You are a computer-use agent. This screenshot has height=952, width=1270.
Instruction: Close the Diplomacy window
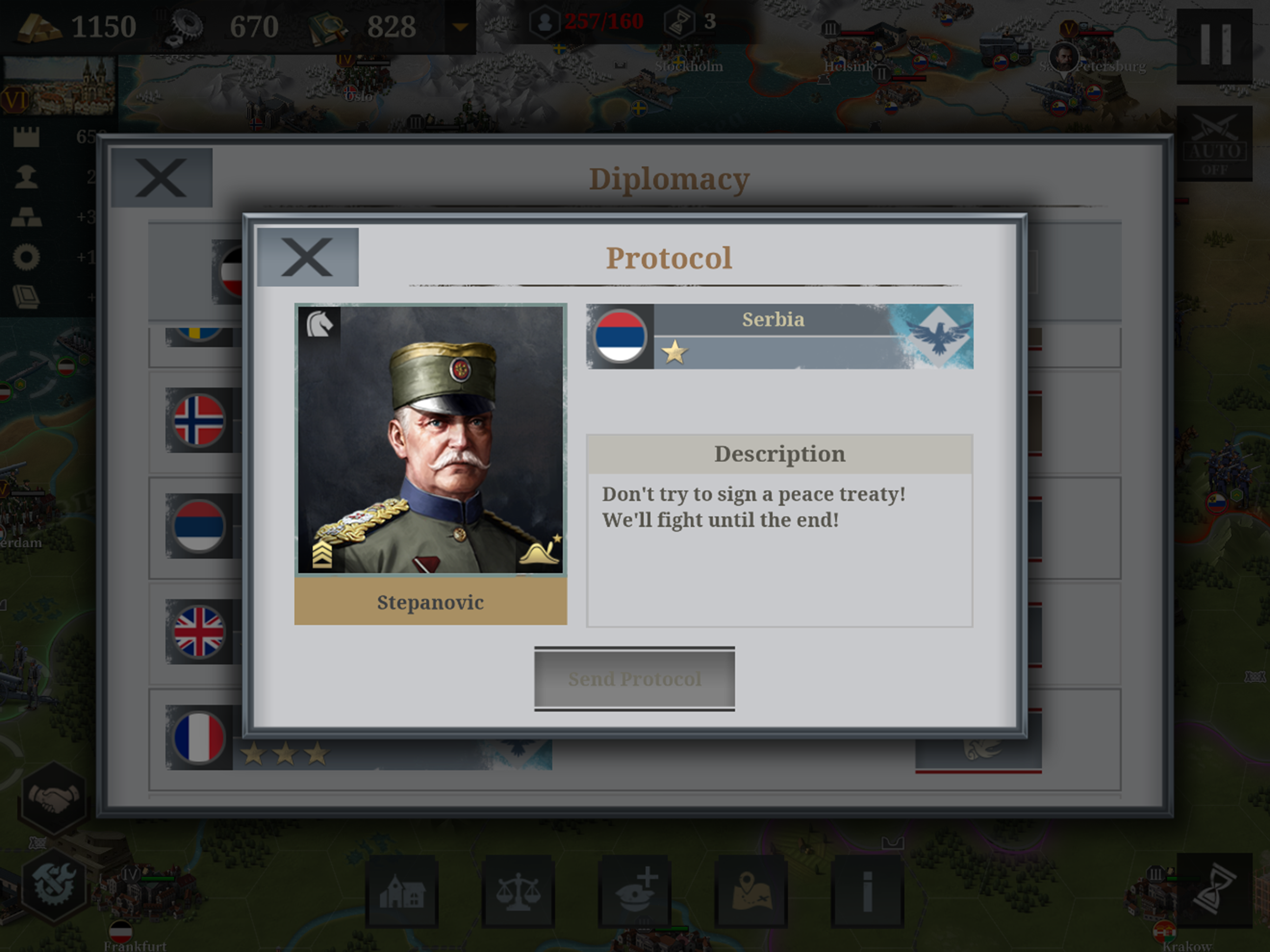pyautogui.click(x=161, y=178)
